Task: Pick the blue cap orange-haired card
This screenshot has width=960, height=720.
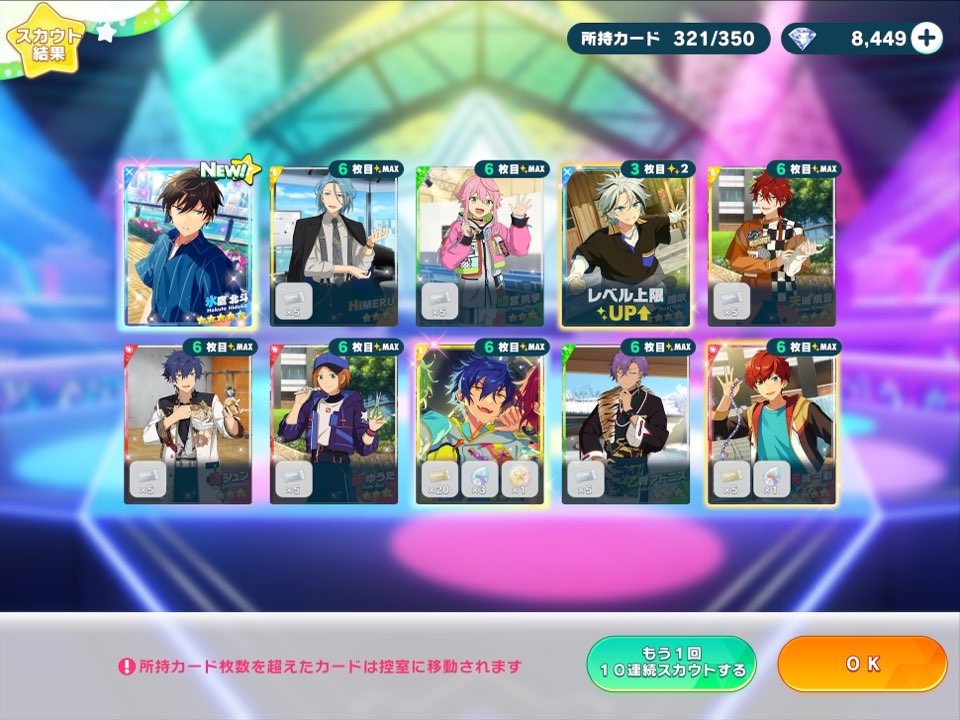Action: (334, 423)
